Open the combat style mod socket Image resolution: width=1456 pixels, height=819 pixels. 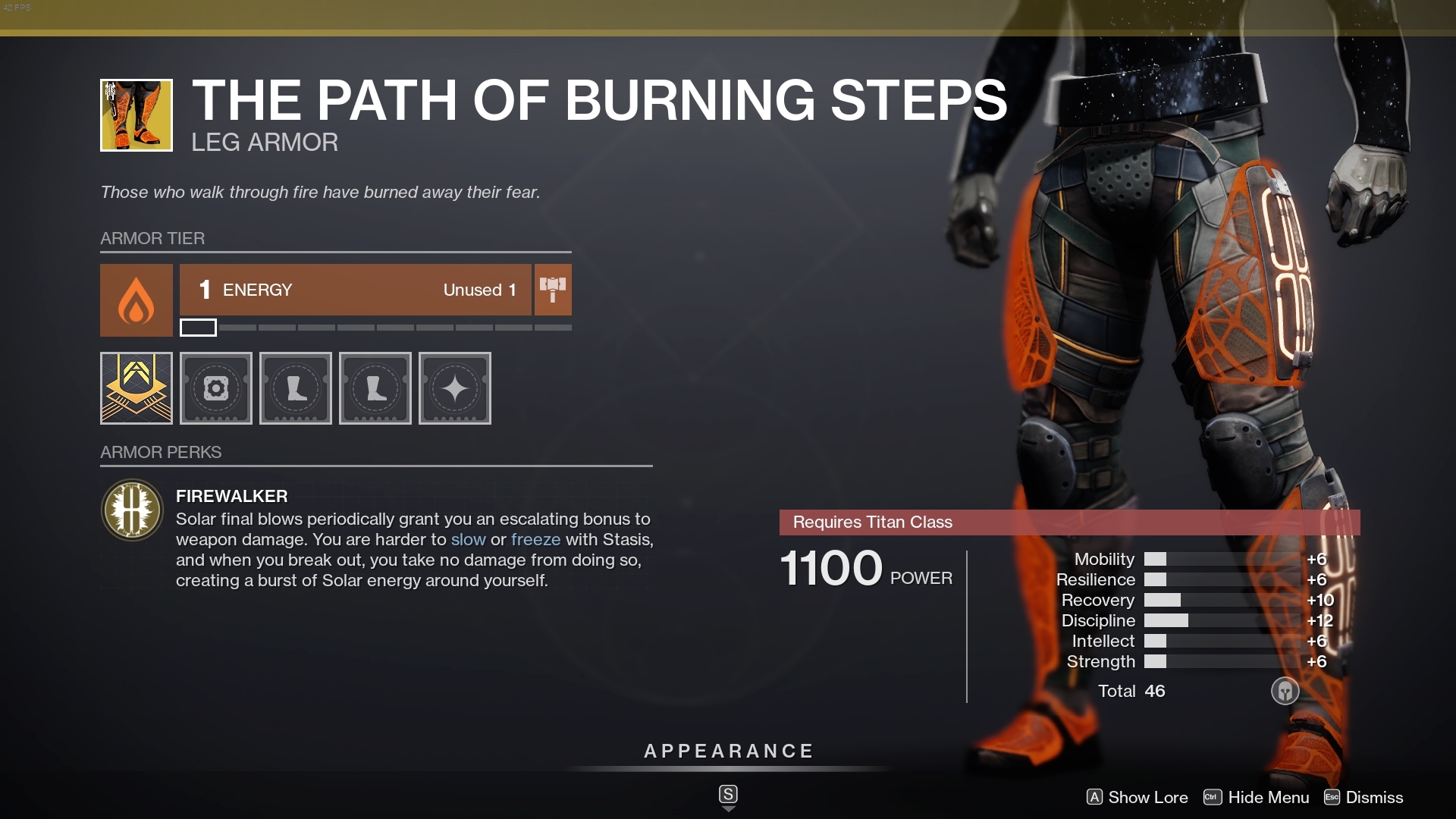[x=454, y=388]
